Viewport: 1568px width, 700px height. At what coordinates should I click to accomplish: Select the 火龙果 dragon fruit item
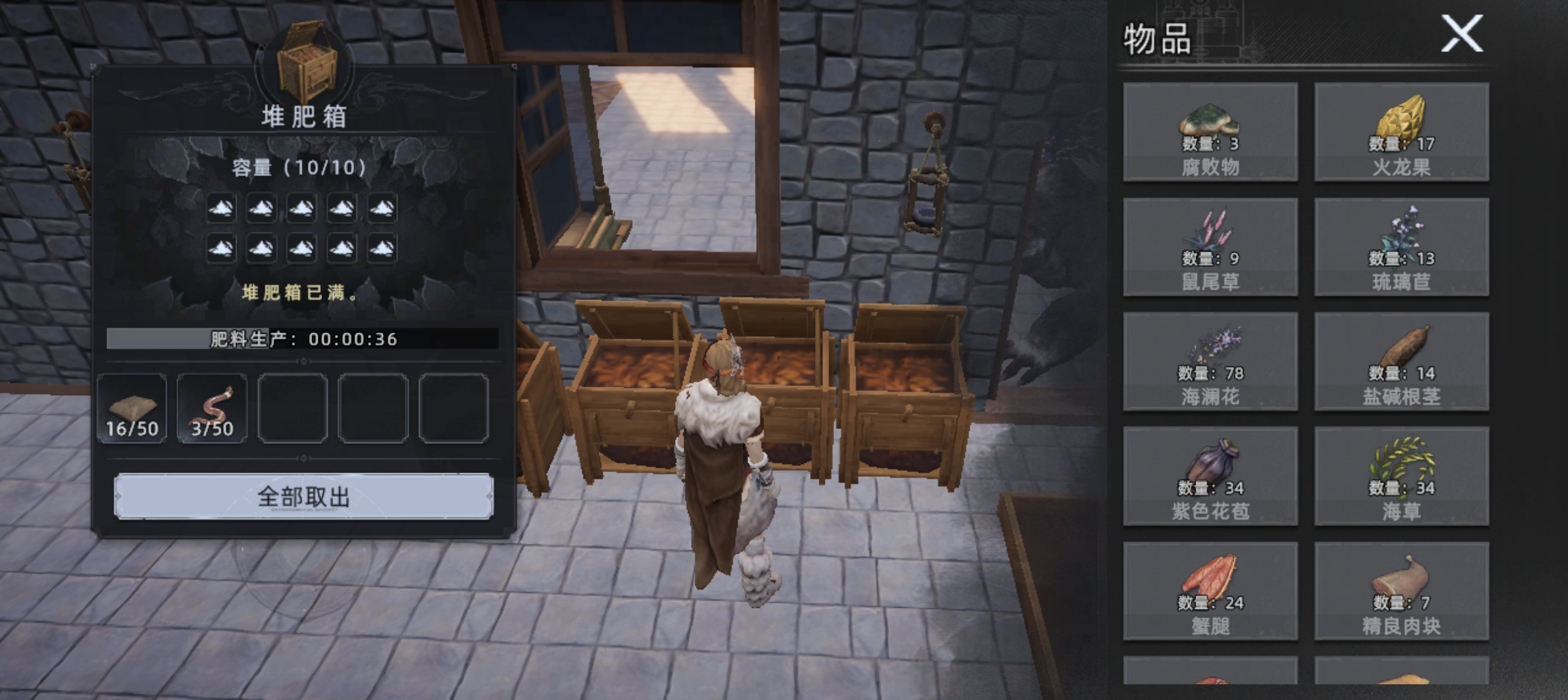coord(1401,132)
